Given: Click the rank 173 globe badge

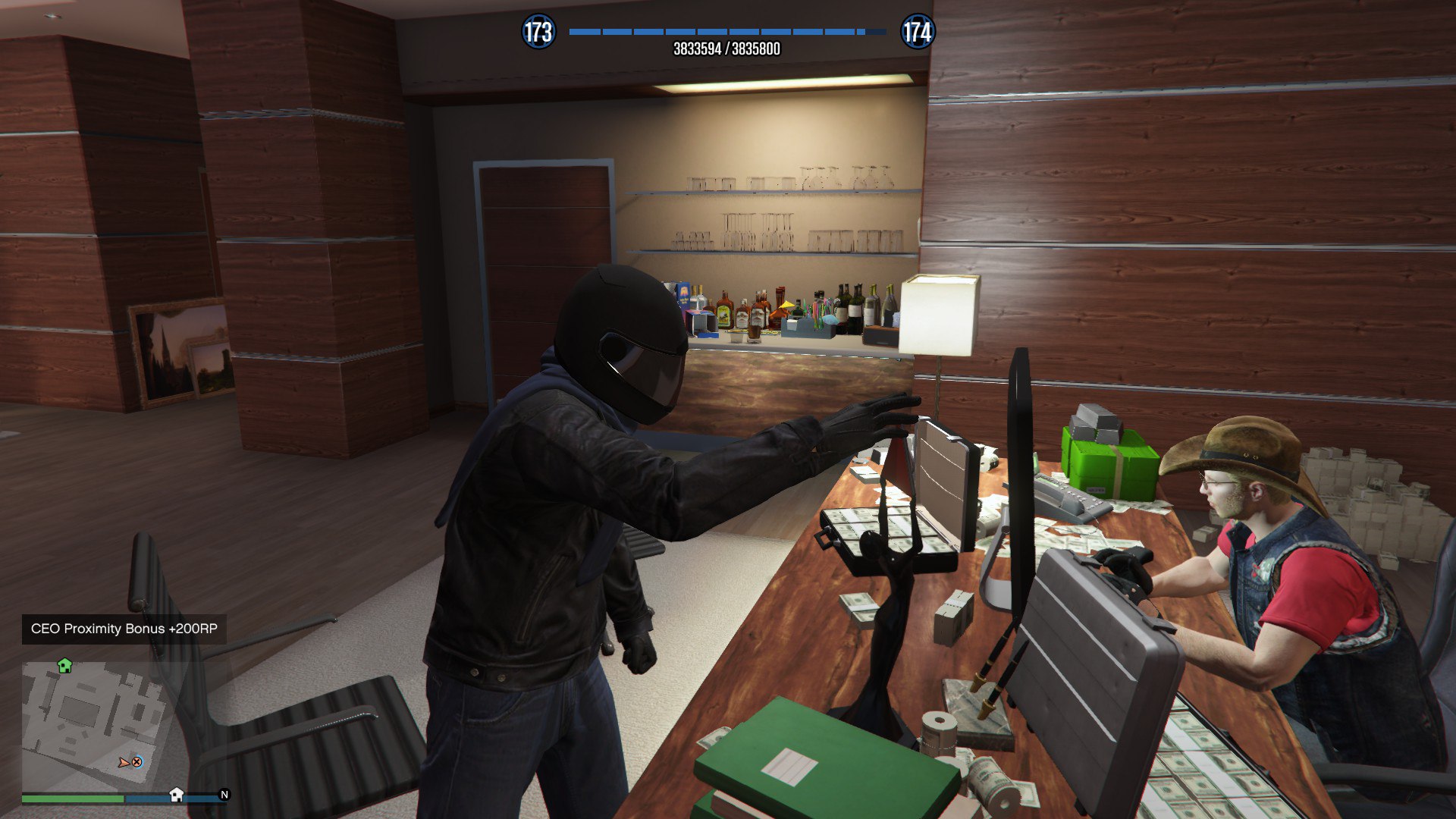Looking at the screenshot, I should pyautogui.click(x=538, y=32).
